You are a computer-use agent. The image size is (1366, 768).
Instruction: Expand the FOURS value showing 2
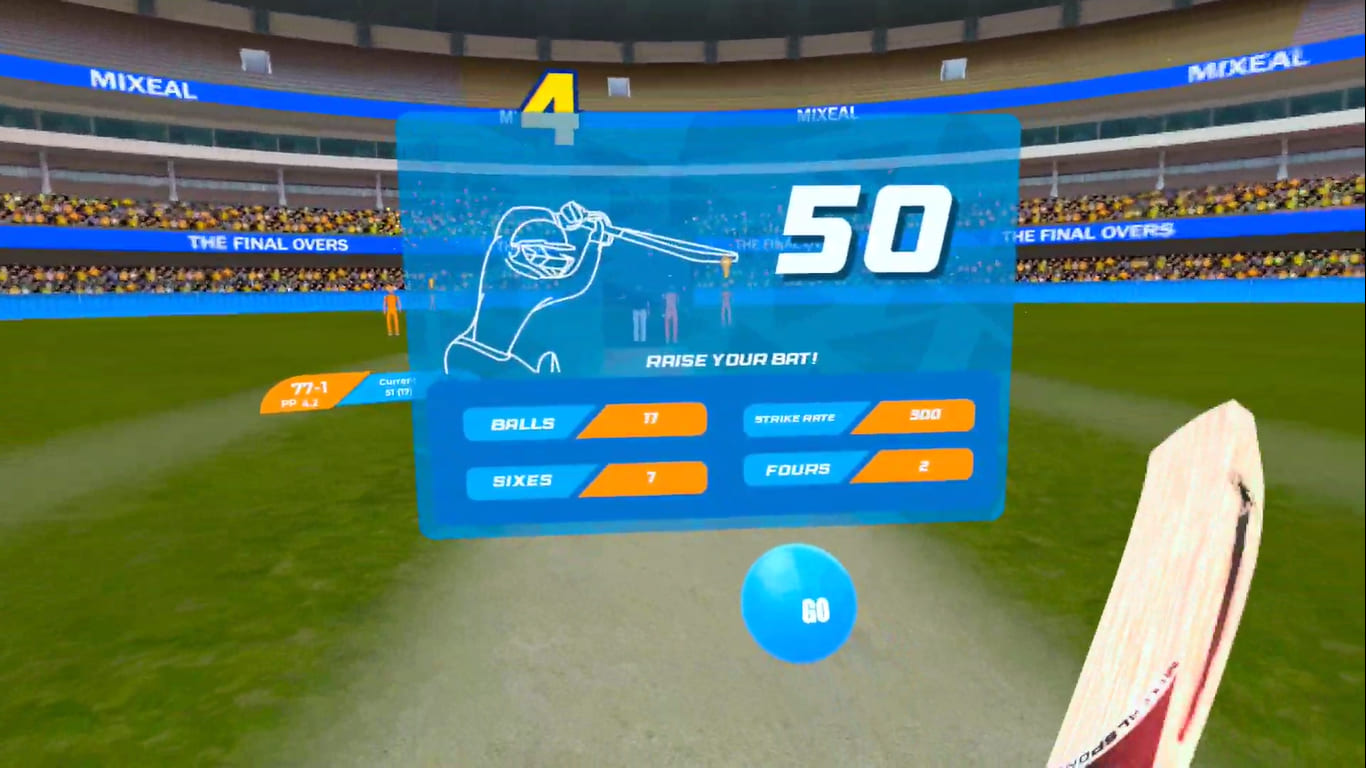coord(926,469)
